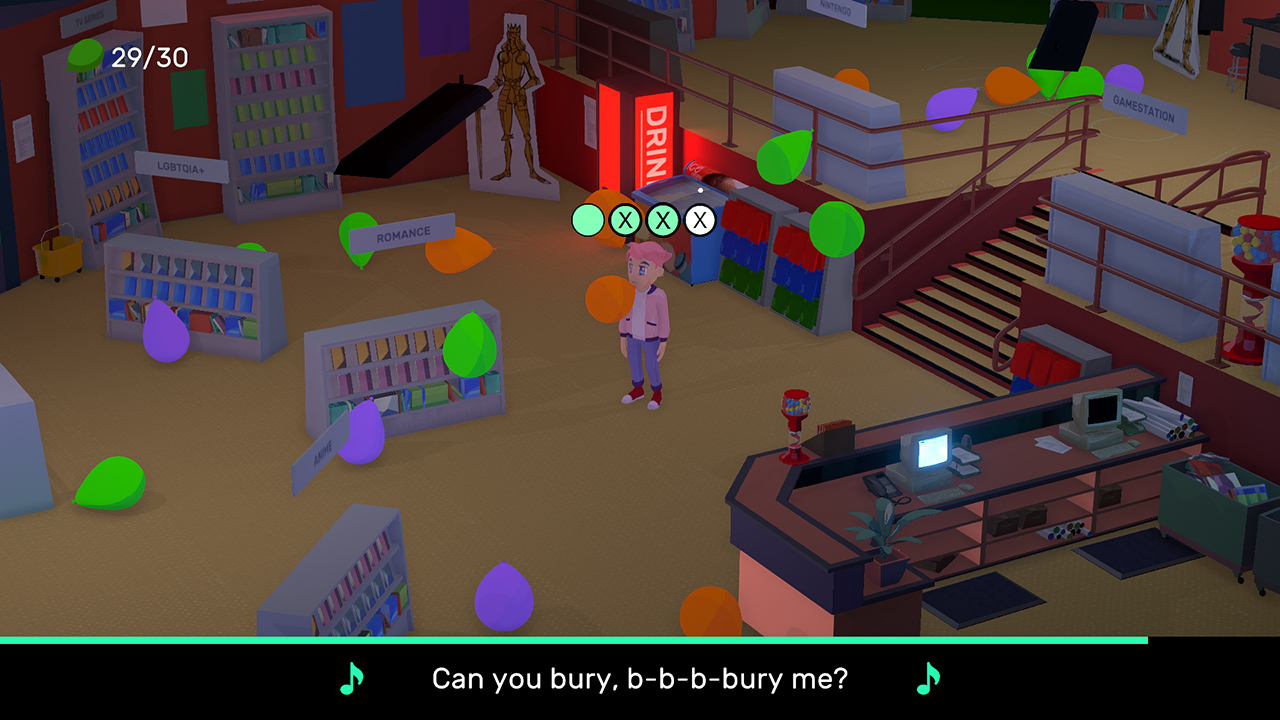The width and height of the screenshot is (1280, 720).
Task: Click the first green X button prompt
Action: click(626, 218)
